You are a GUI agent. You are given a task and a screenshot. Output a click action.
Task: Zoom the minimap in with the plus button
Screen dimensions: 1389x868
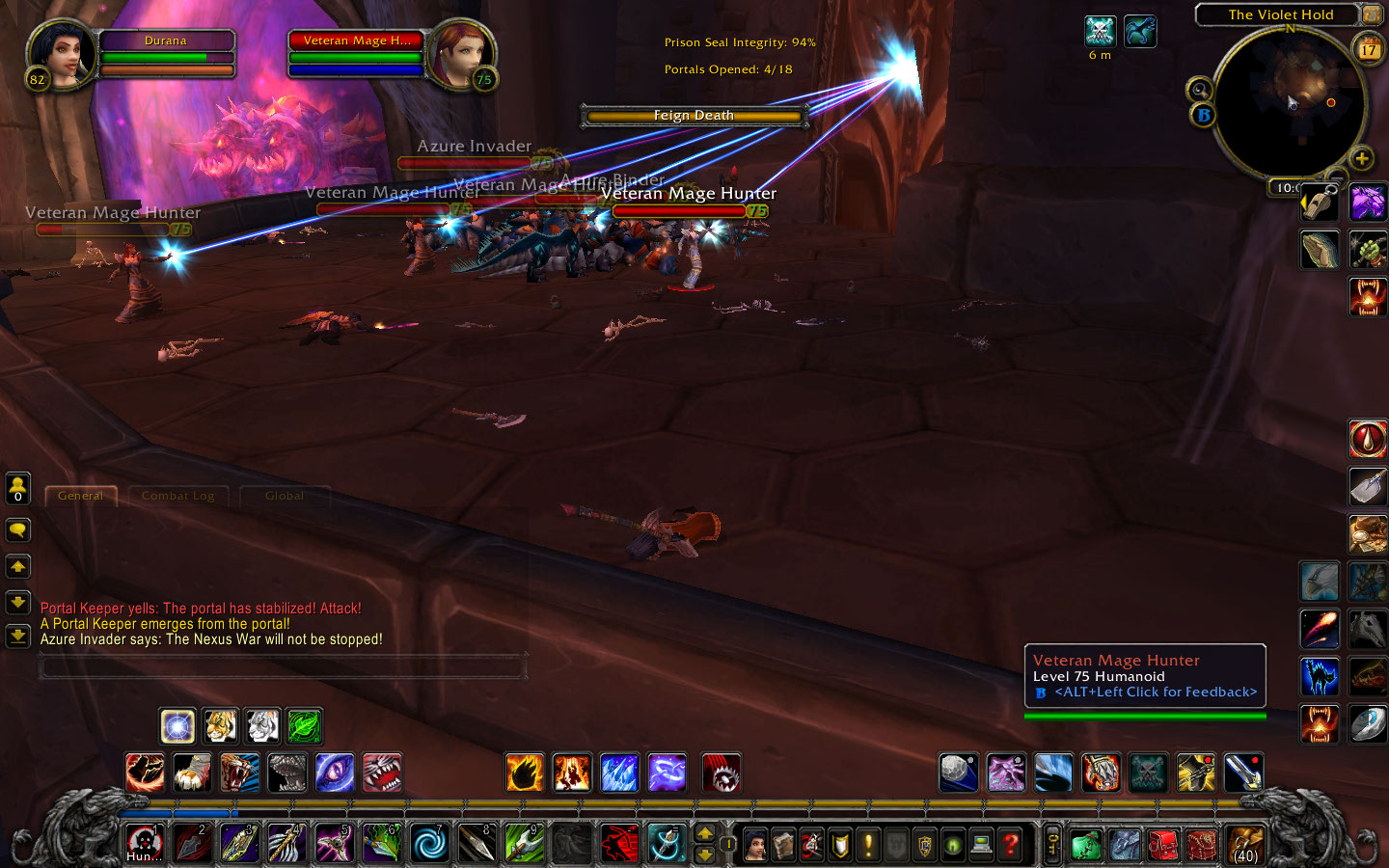click(1363, 156)
